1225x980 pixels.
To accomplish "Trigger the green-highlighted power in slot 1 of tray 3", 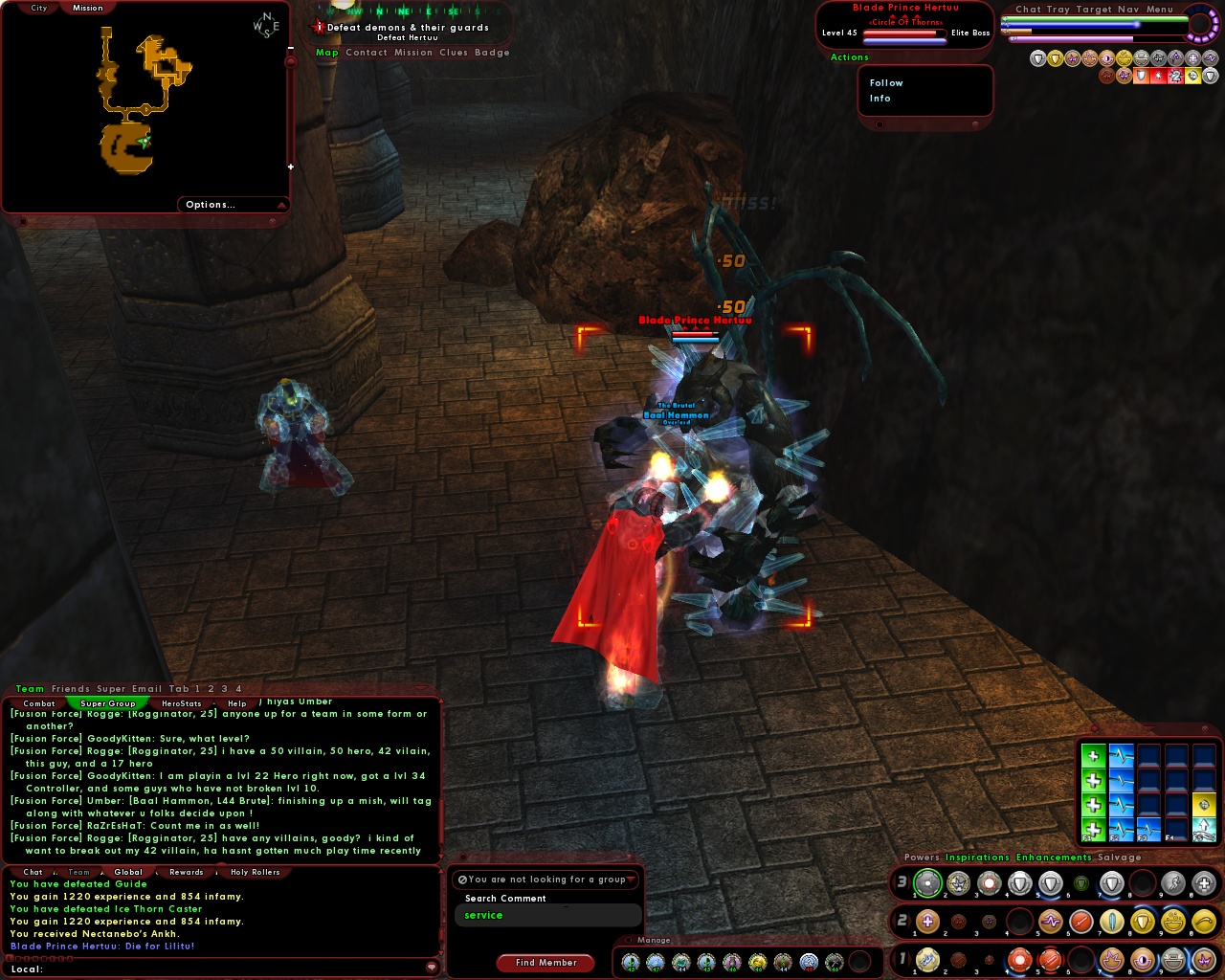I will [926, 883].
